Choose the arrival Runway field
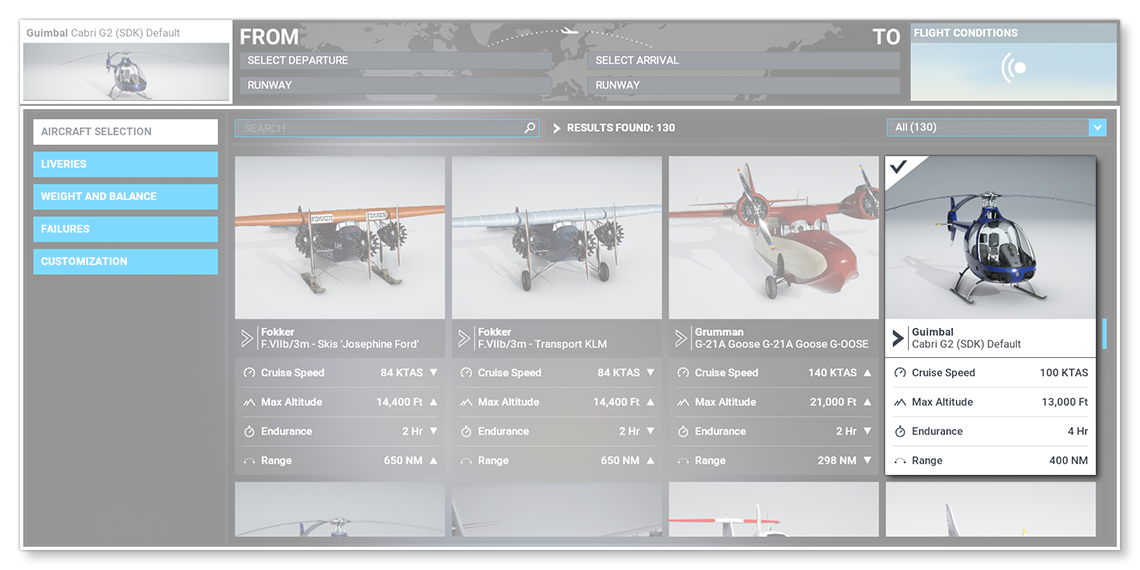This screenshot has width=1140, height=570. point(743,85)
